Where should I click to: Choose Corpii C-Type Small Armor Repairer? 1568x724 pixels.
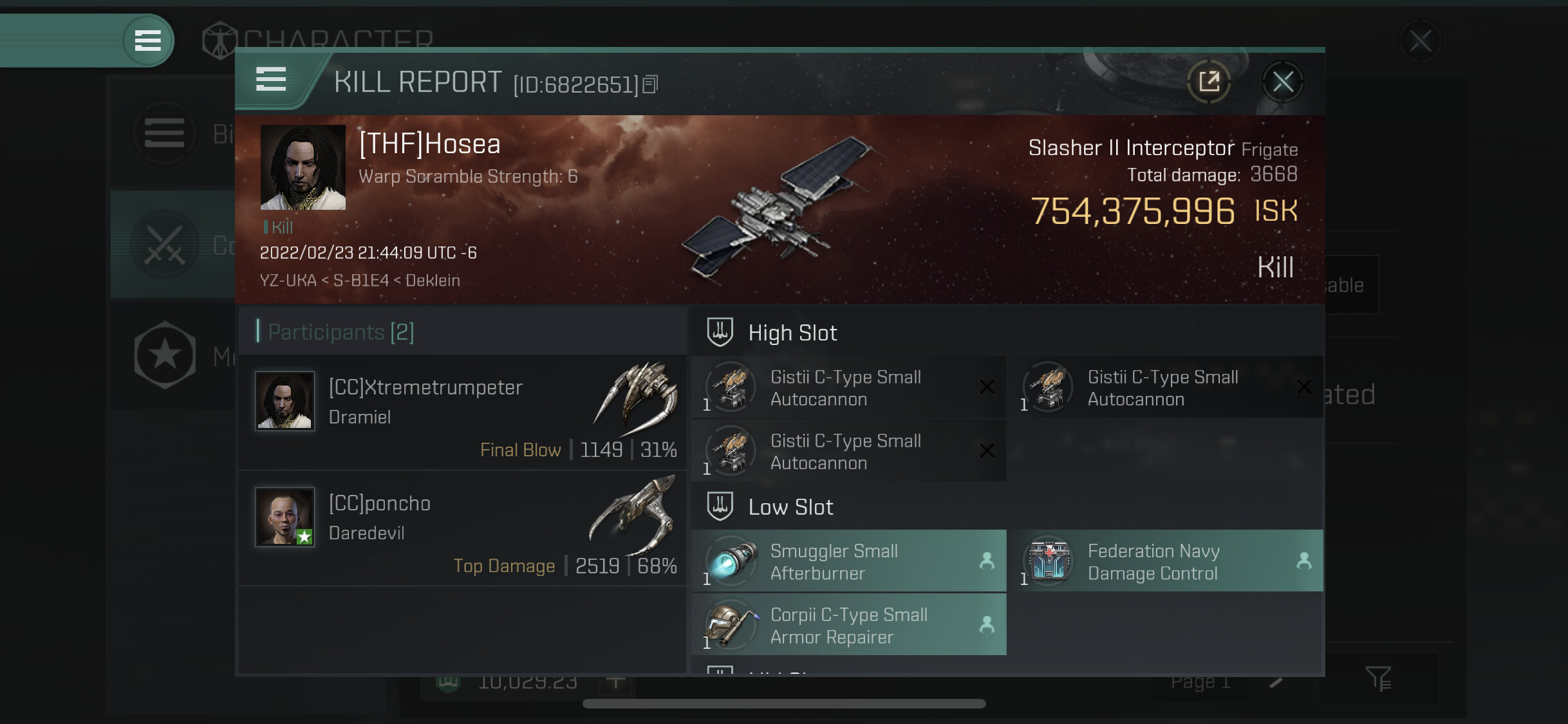(x=848, y=625)
